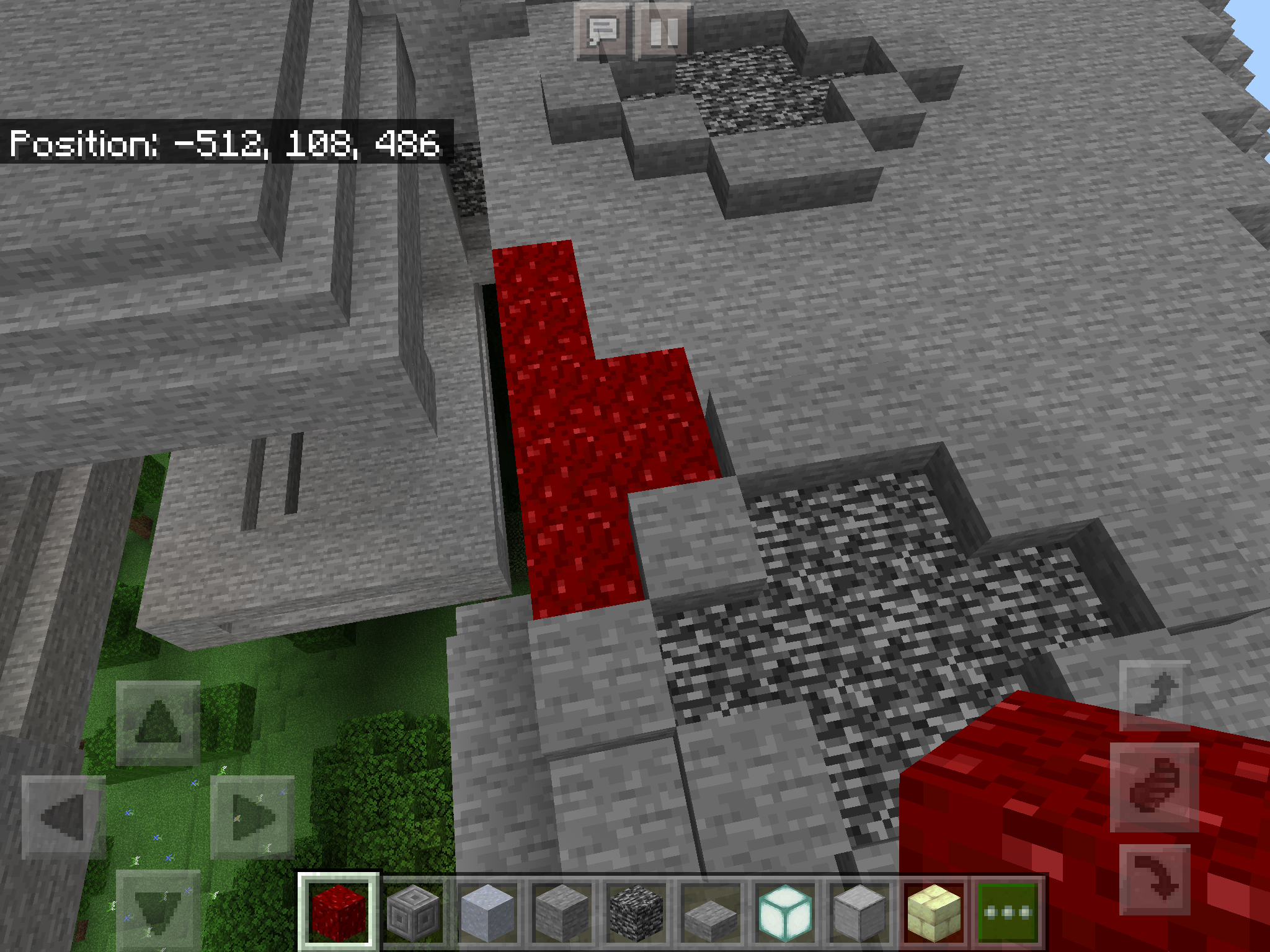Select the chiseled stone brick slot

(413, 912)
